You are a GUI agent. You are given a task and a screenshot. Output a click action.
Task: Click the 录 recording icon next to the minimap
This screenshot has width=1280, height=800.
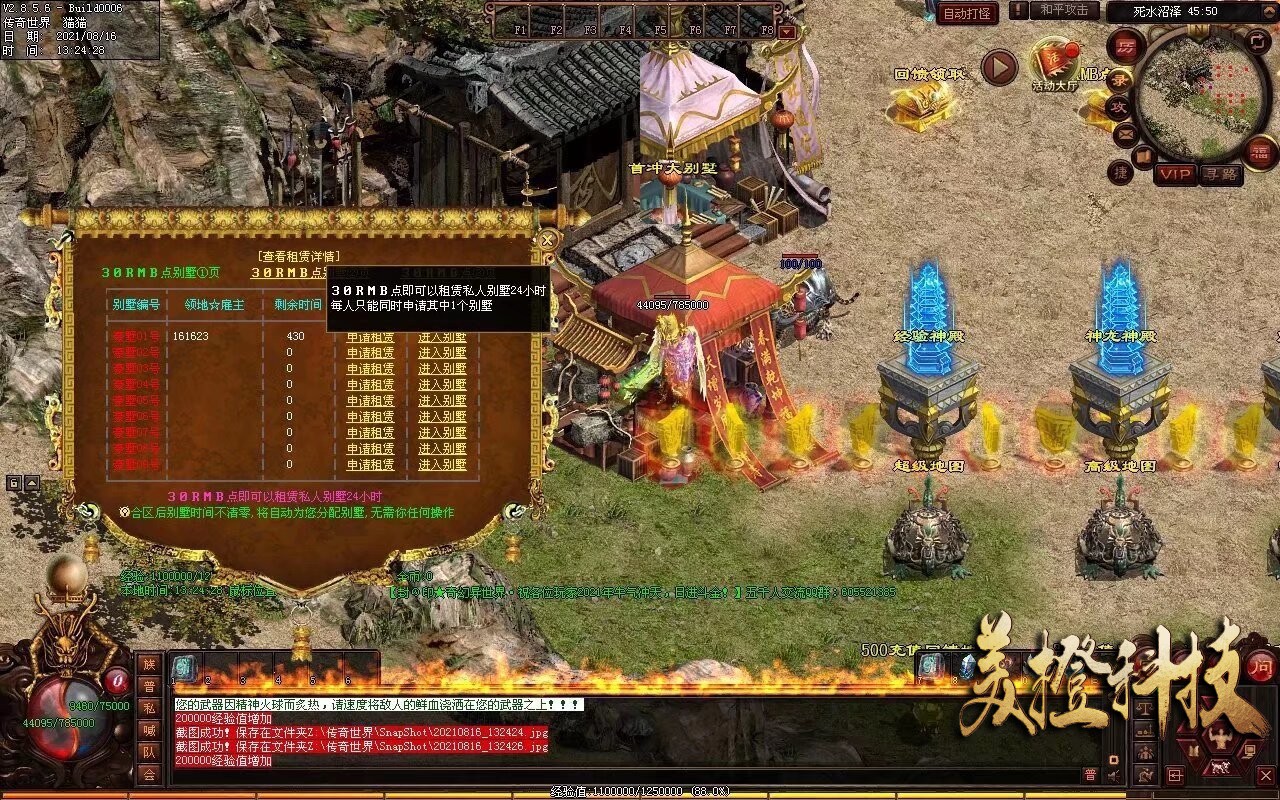1117,79
